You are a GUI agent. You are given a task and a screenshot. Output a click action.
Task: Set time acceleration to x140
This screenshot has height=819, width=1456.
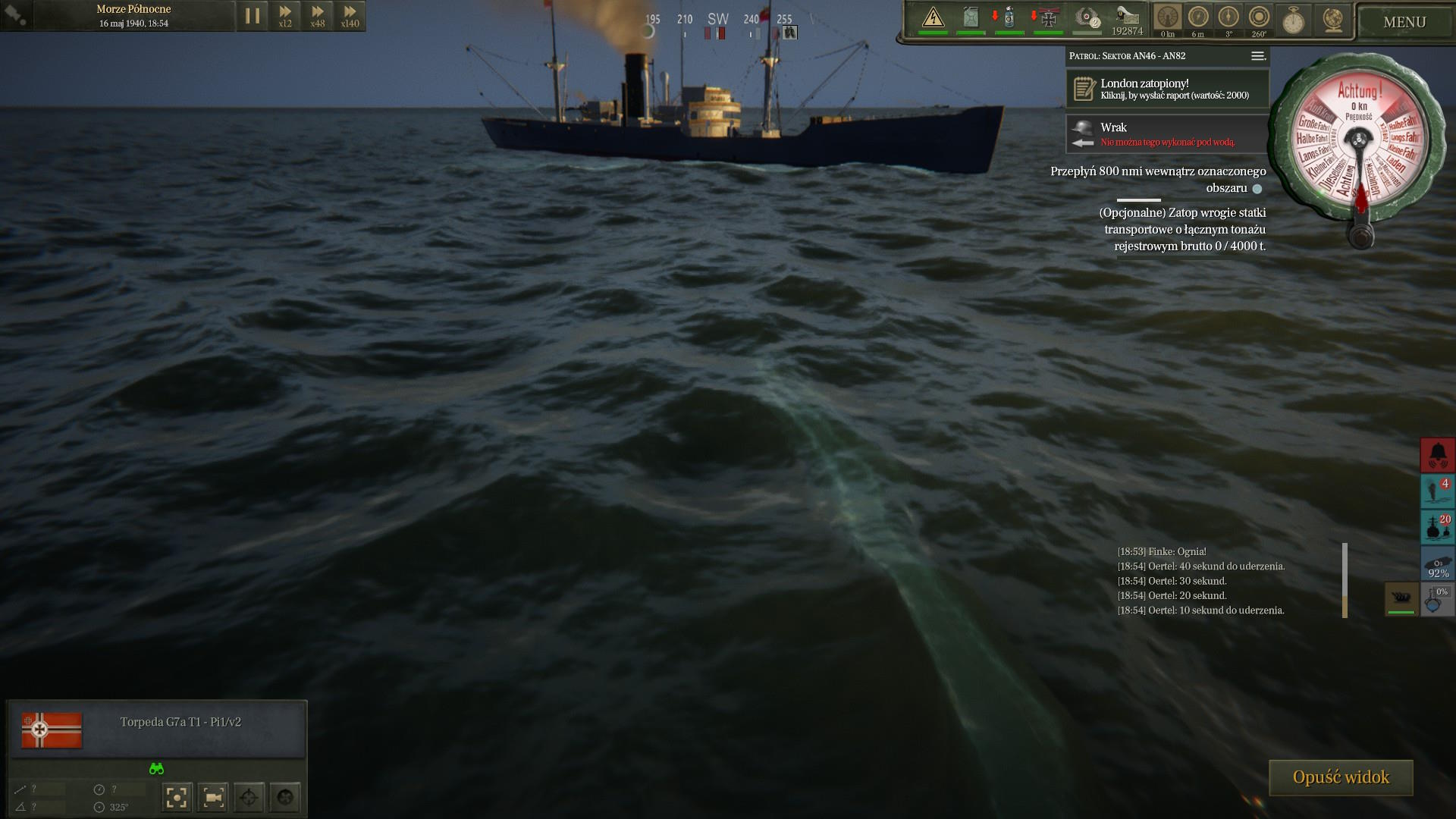coord(350,16)
